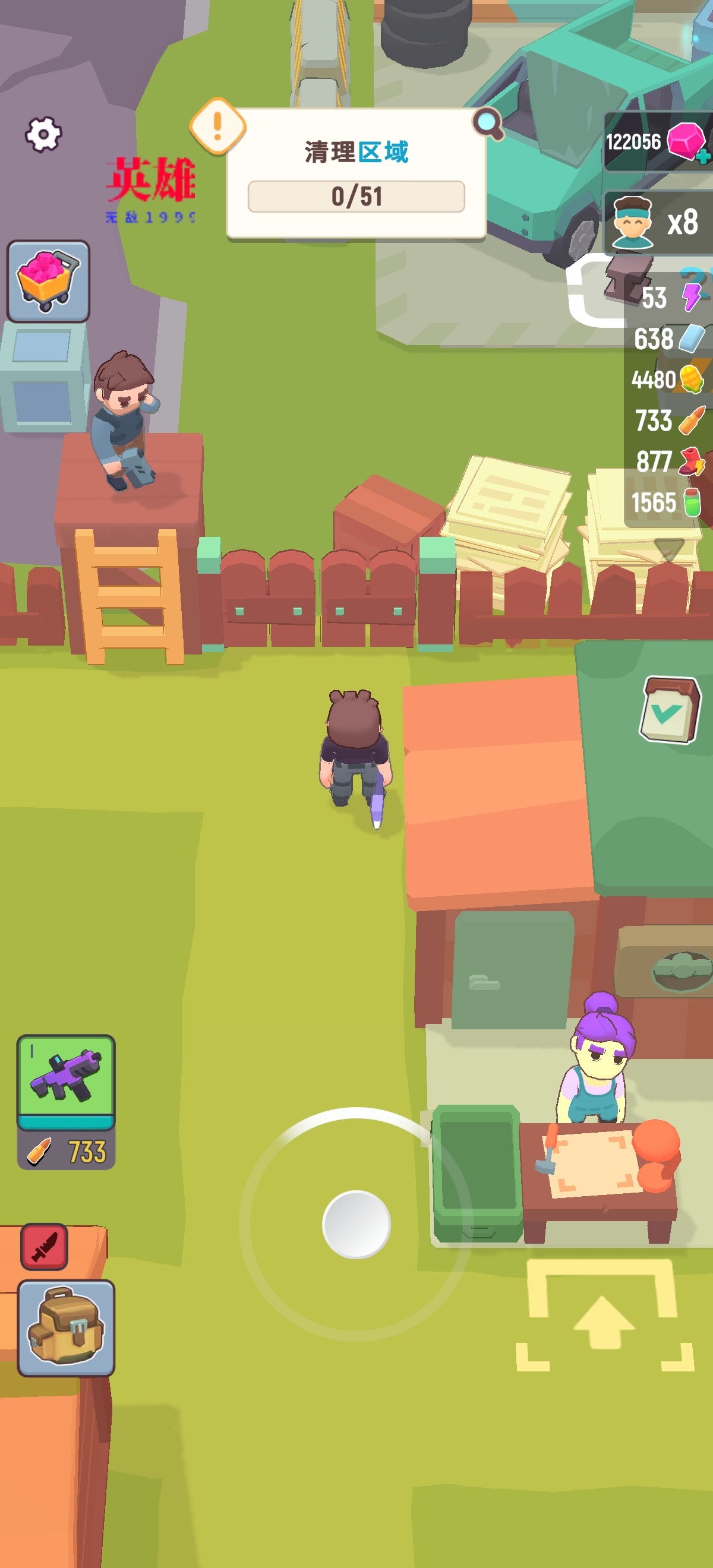Tap the virtual joystick knob
Viewport: 713px width, 1568px height.
coord(356,1224)
